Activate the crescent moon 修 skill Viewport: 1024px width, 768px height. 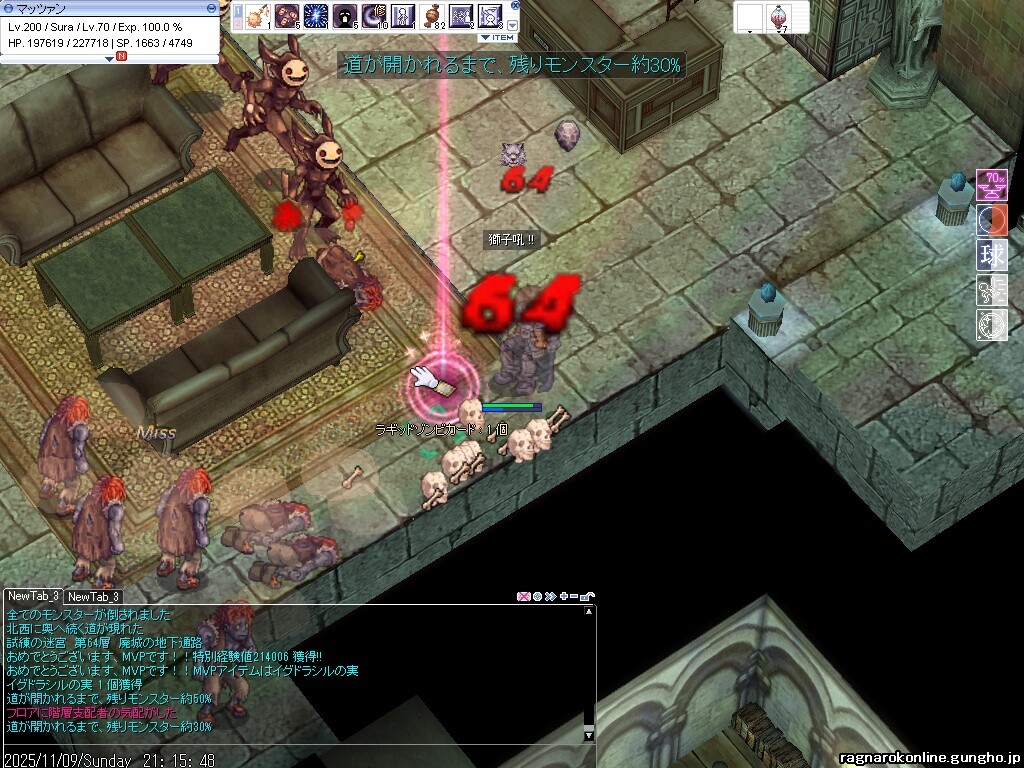tap(374, 16)
